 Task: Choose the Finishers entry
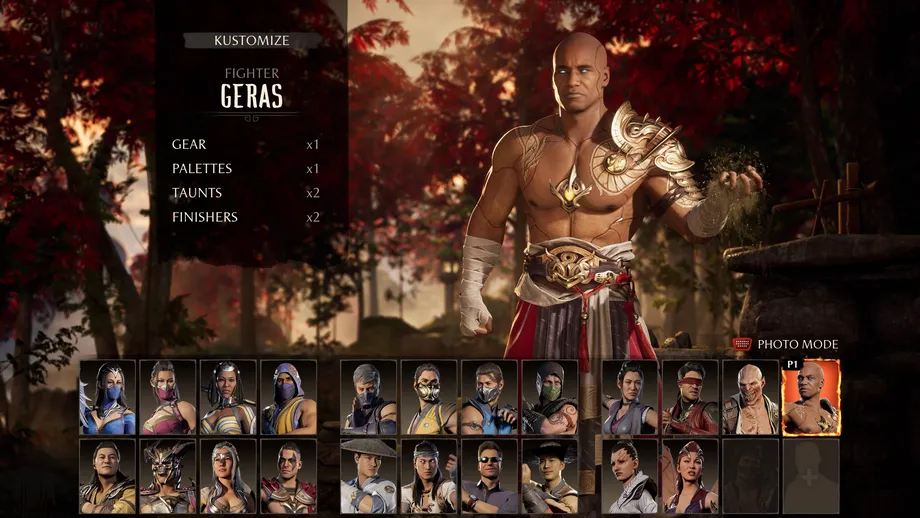click(x=205, y=217)
